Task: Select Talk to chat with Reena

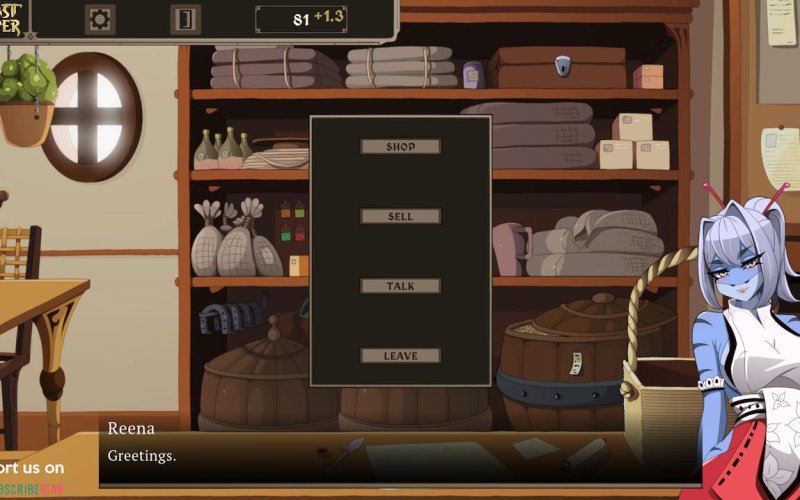Action: point(400,286)
